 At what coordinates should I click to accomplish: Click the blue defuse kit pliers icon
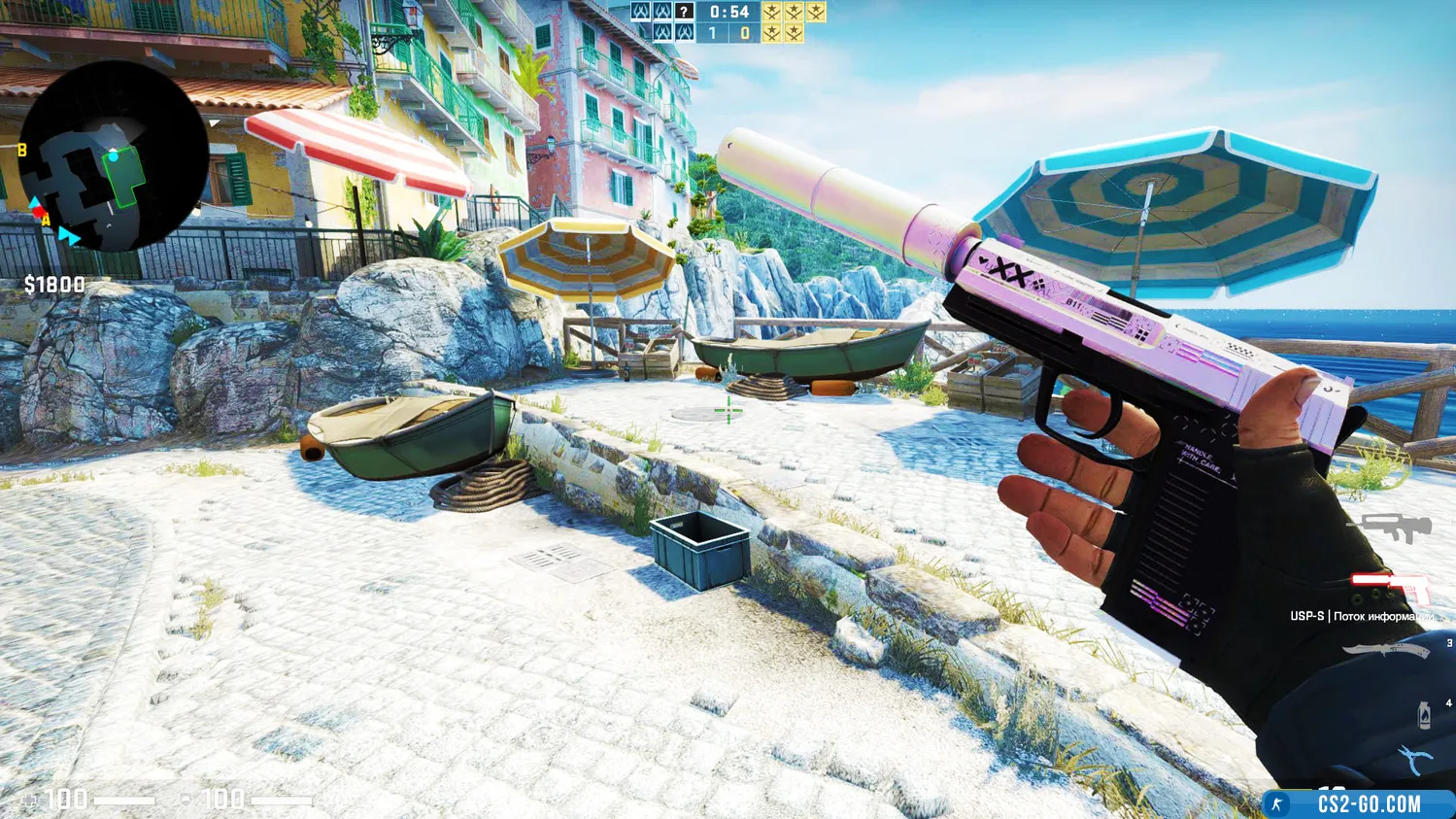[x=1411, y=759]
